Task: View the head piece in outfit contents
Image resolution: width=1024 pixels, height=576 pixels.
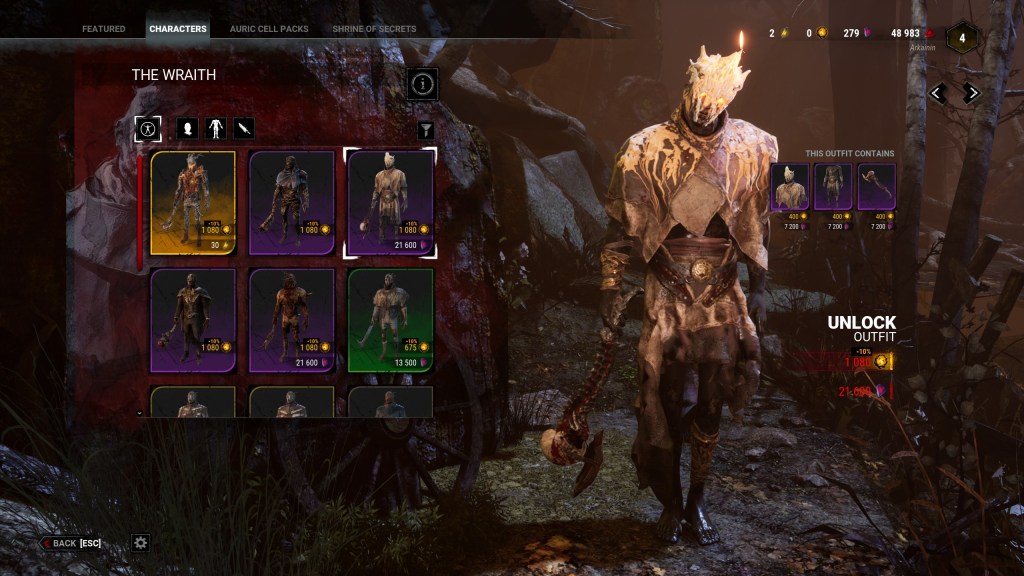Action: (790, 188)
